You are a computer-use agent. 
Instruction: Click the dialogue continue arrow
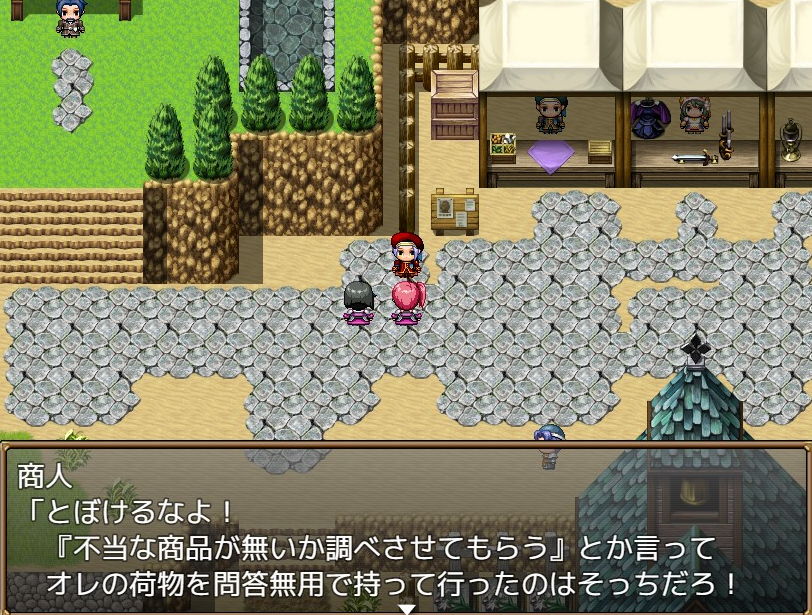tap(406, 608)
